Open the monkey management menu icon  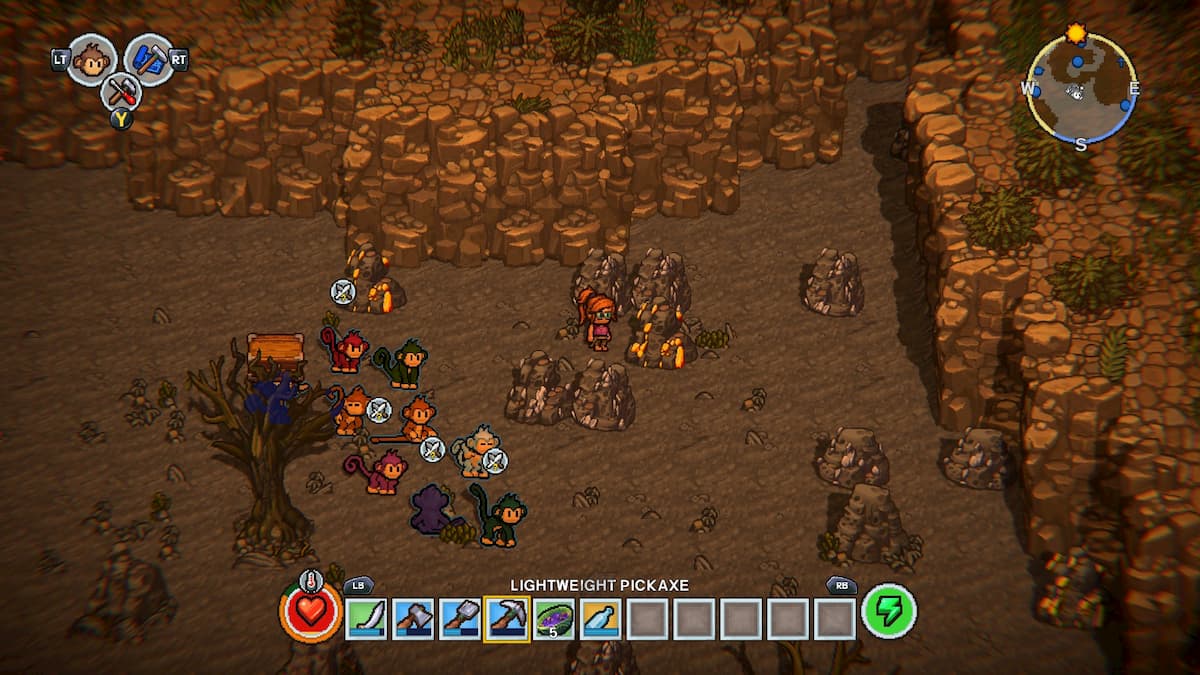tap(92, 60)
